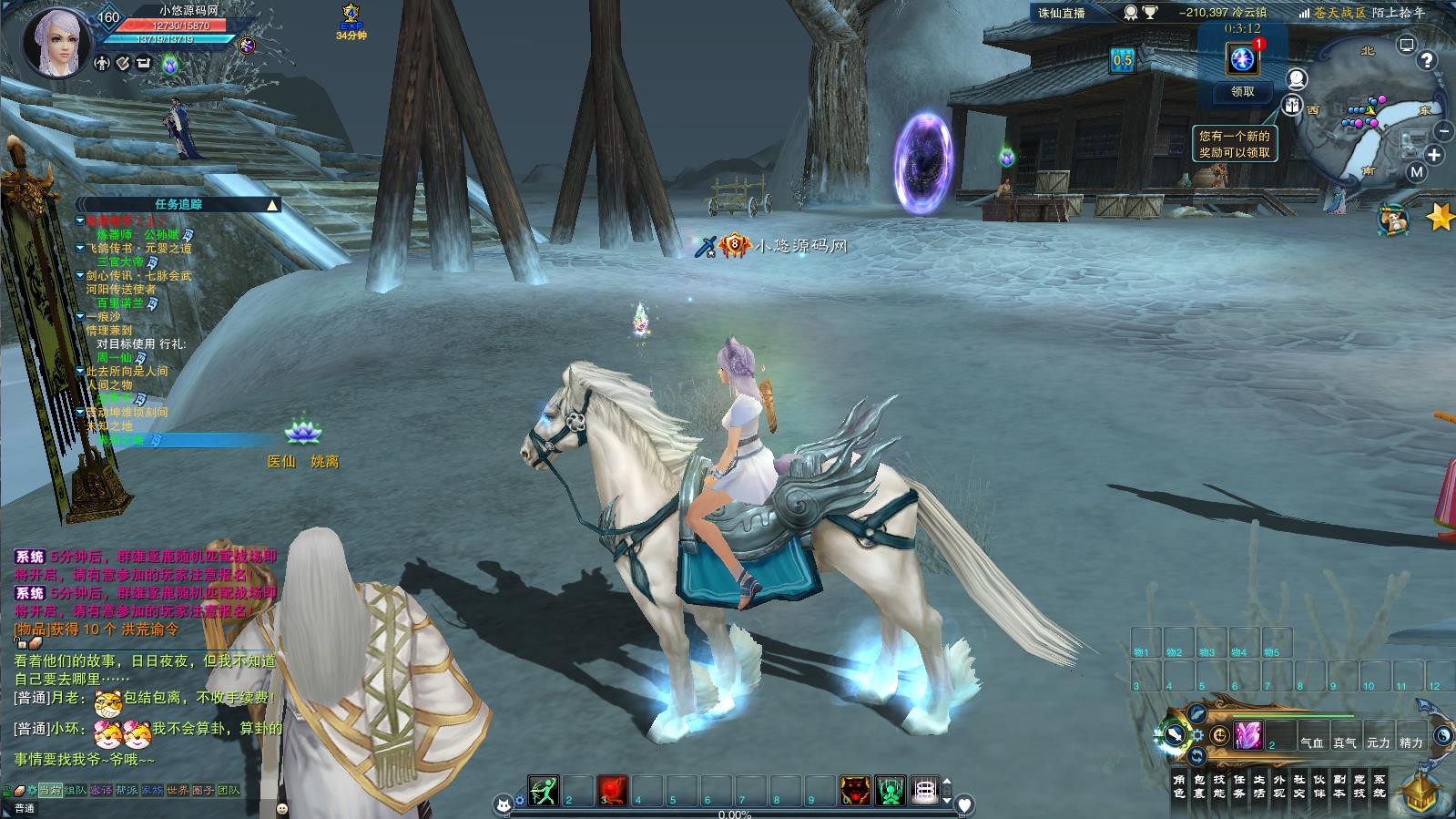This screenshot has width=1456, height=819.
Task: Claim the reward via the 领取 button
Action: coord(1242,91)
